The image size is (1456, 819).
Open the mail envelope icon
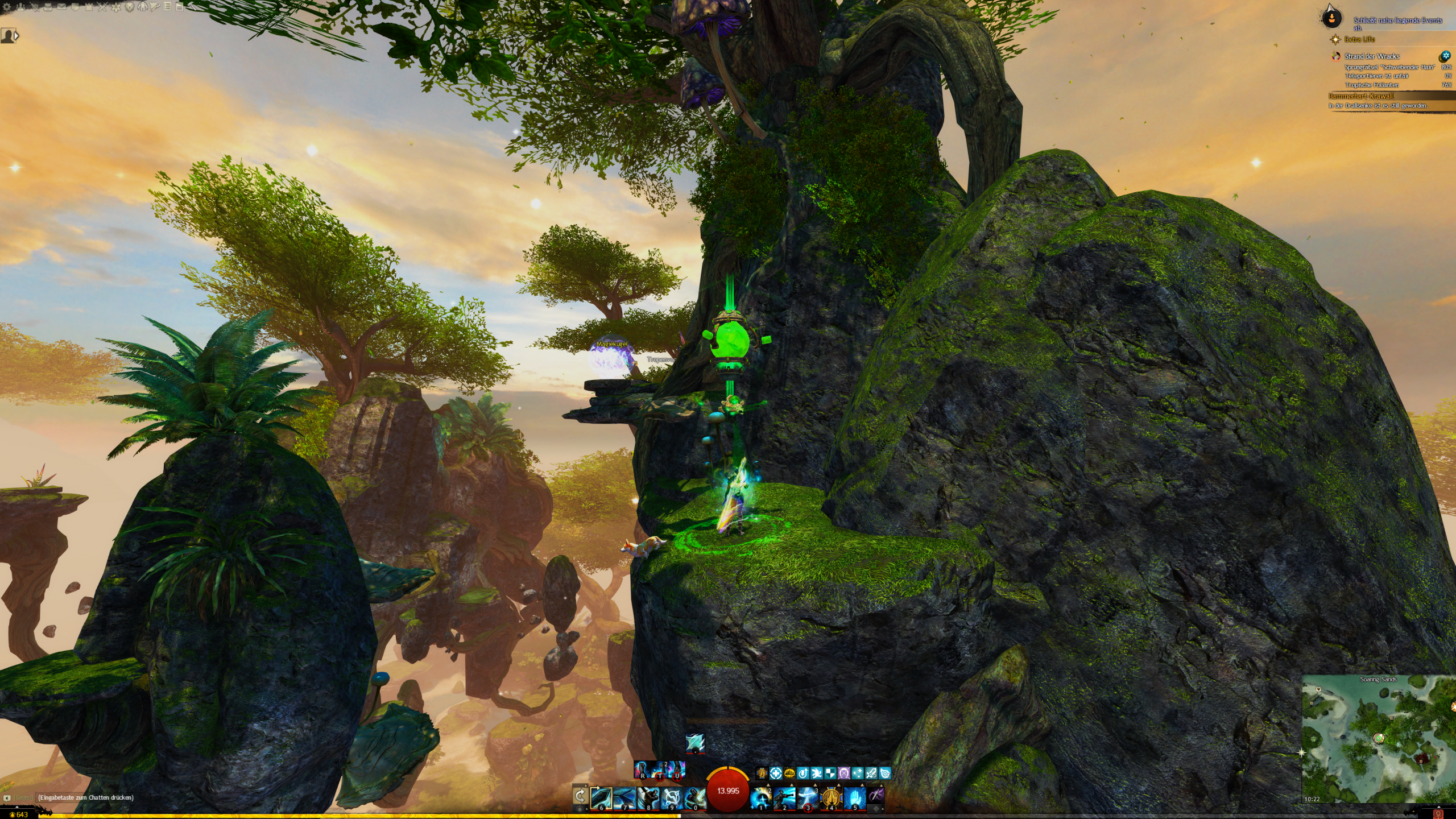click(61, 7)
